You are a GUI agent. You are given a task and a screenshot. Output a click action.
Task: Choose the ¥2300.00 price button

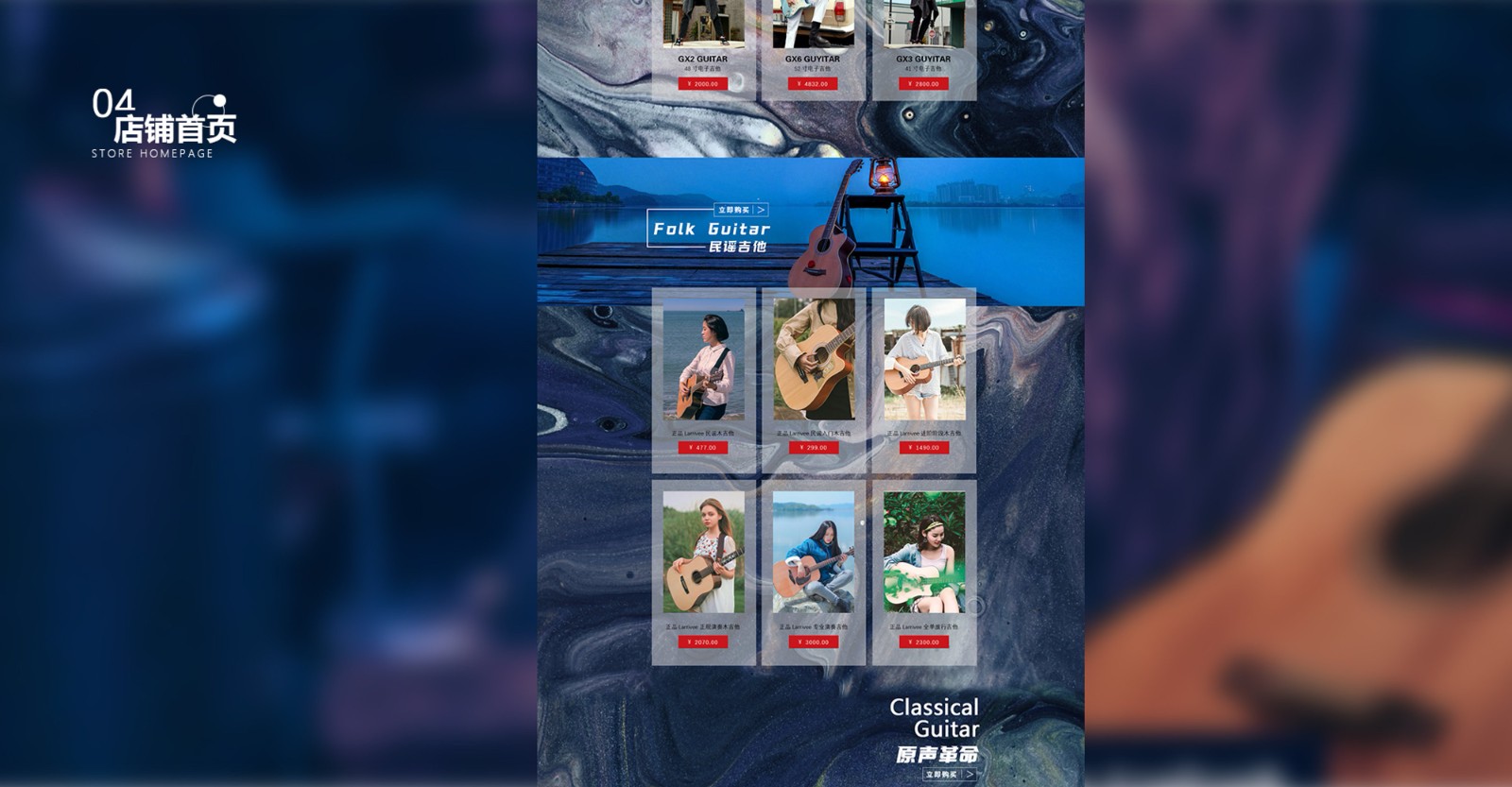(x=924, y=642)
